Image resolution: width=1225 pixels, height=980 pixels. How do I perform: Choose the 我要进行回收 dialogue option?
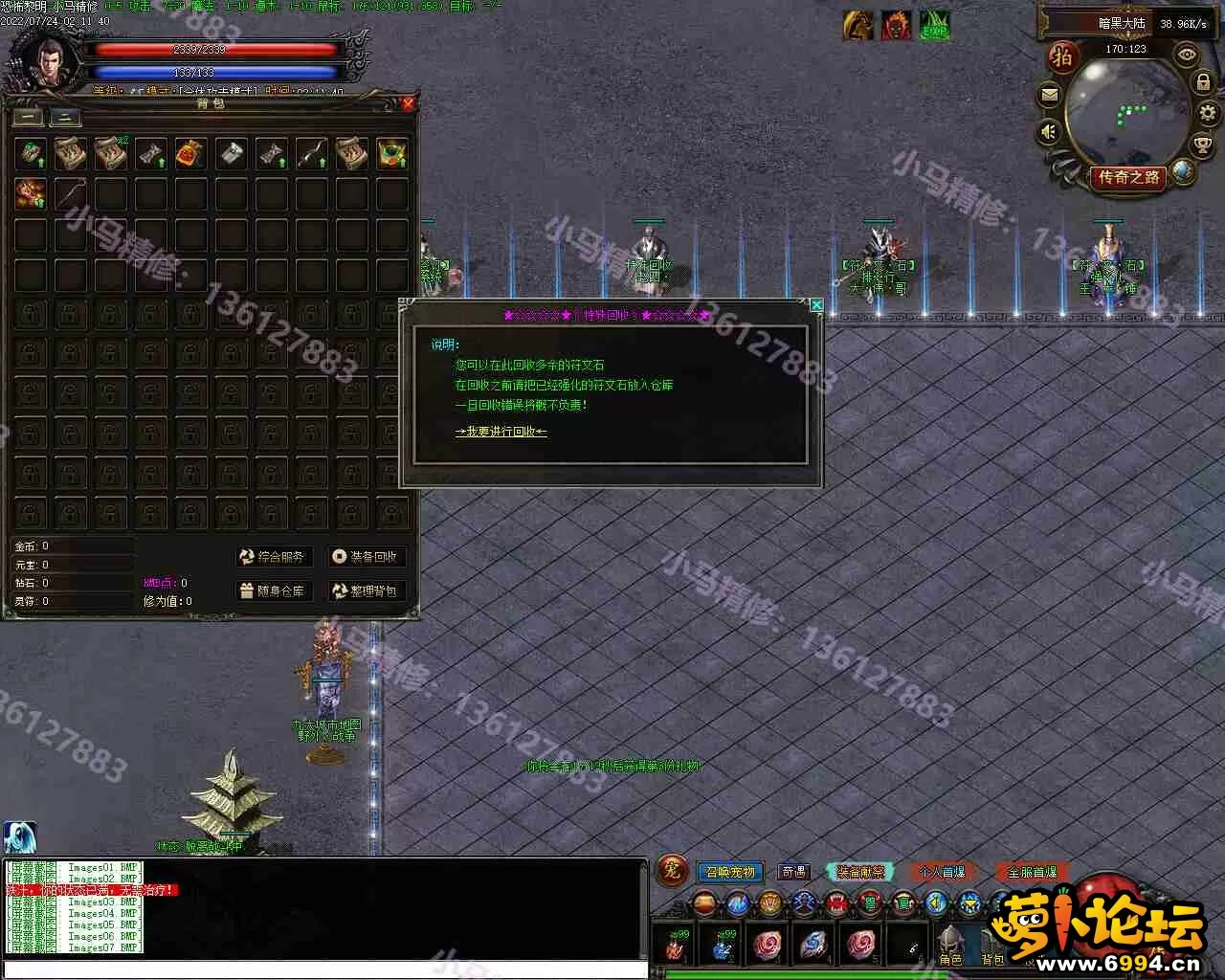tap(501, 432)
